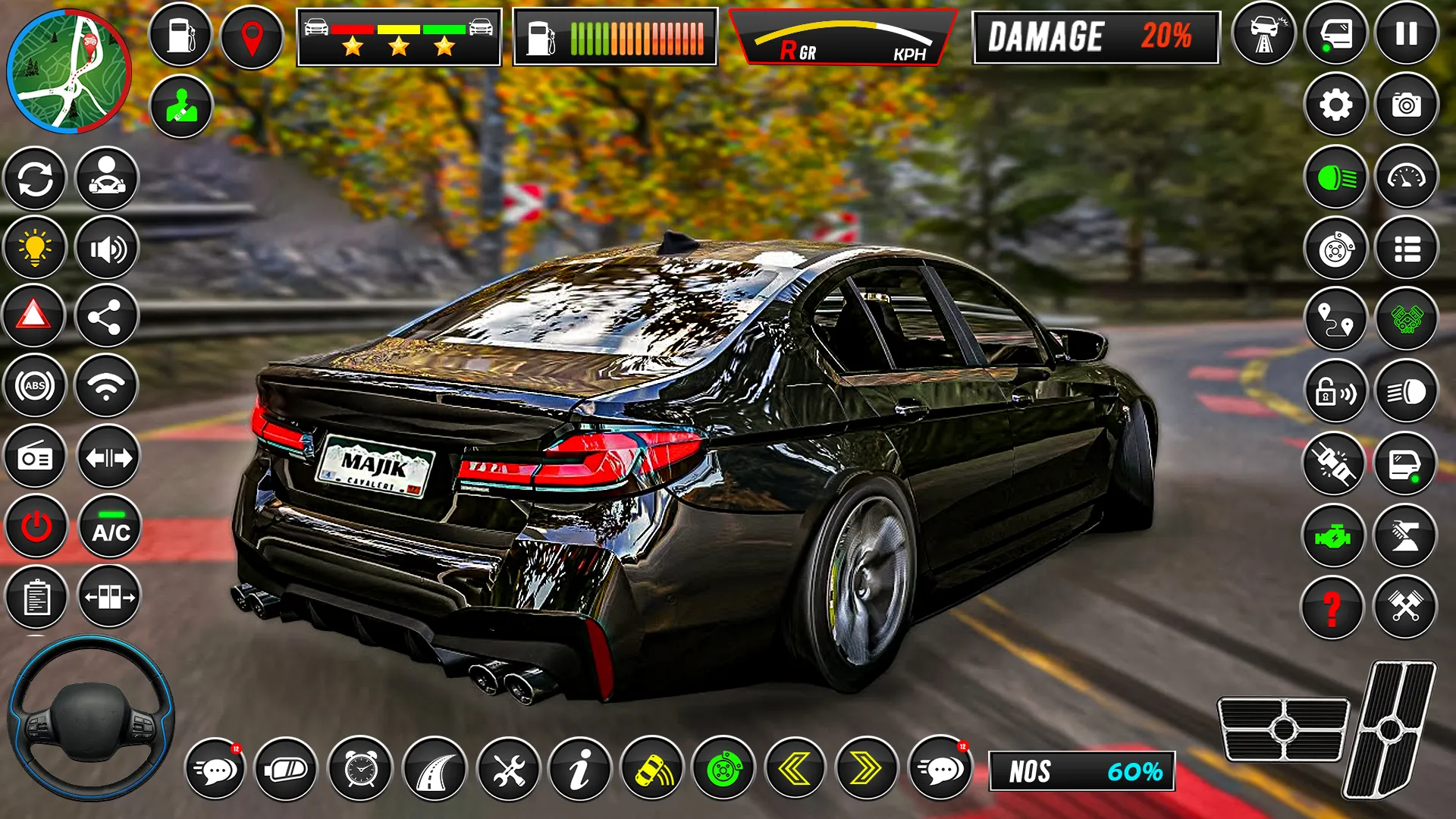
Task: Open the route waypoint navigation icon
Action: click(1337, 318)
